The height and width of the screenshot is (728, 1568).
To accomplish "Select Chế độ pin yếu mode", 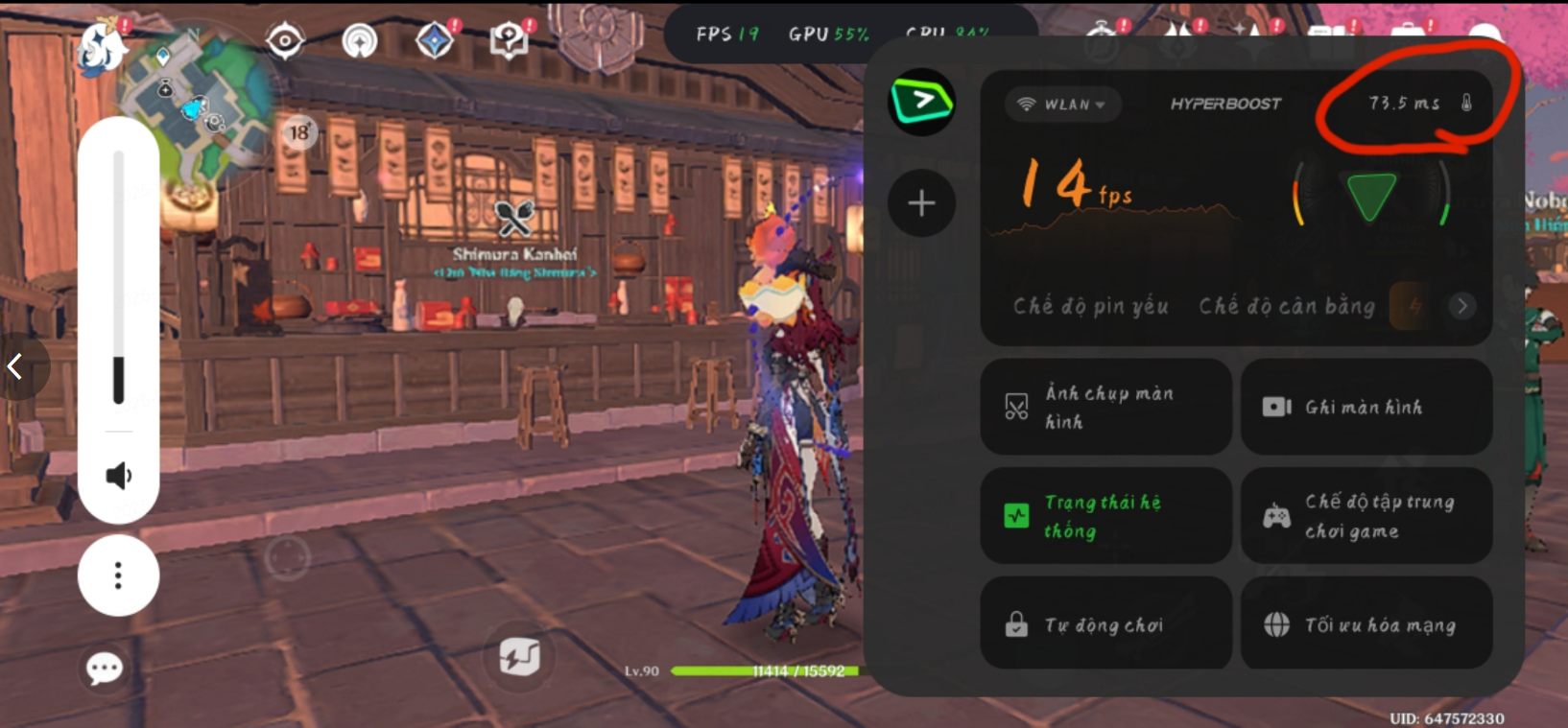I will coord(1090,306).
